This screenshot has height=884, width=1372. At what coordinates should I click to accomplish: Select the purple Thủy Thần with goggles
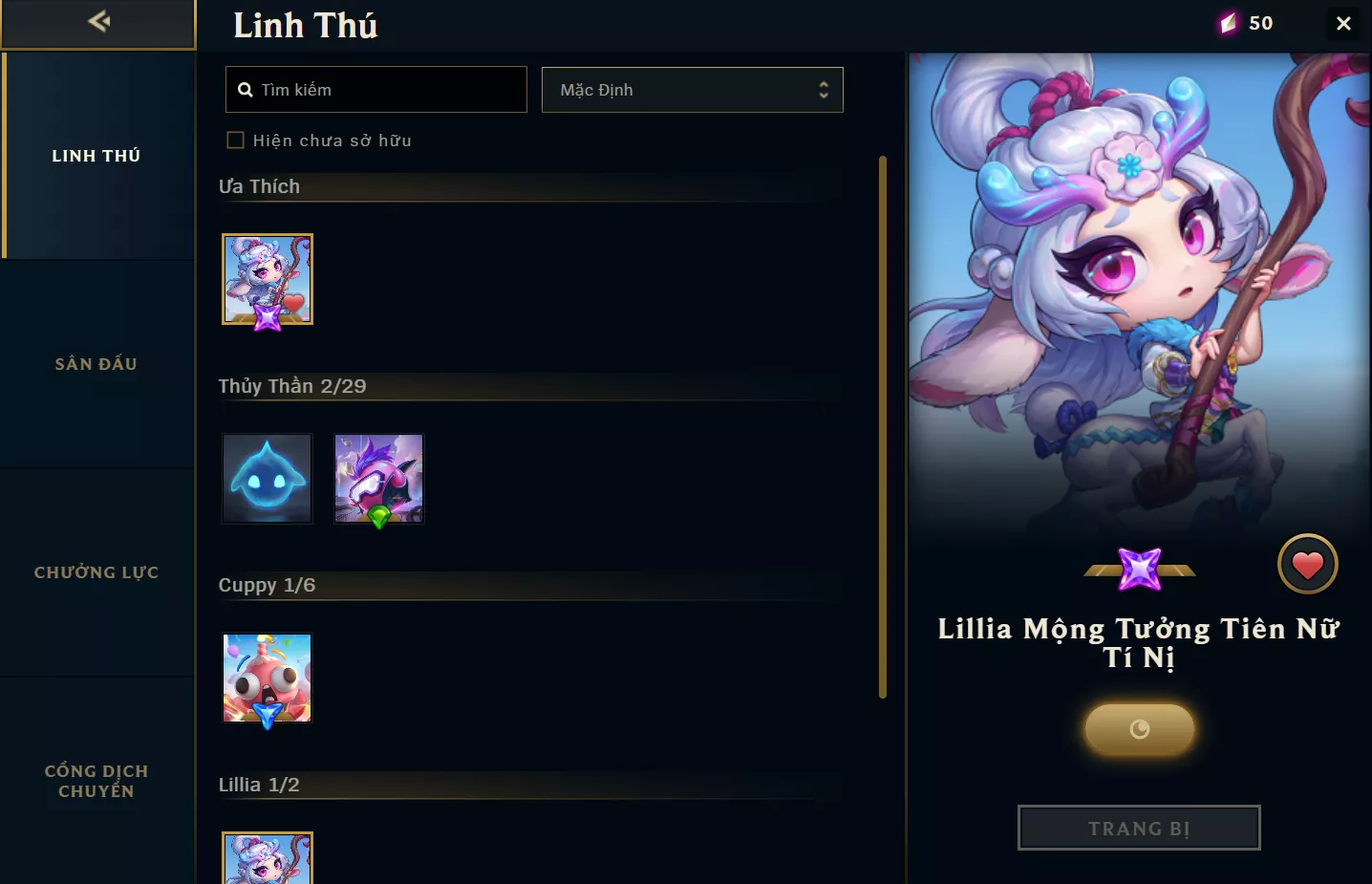click(x=379, y=478)
